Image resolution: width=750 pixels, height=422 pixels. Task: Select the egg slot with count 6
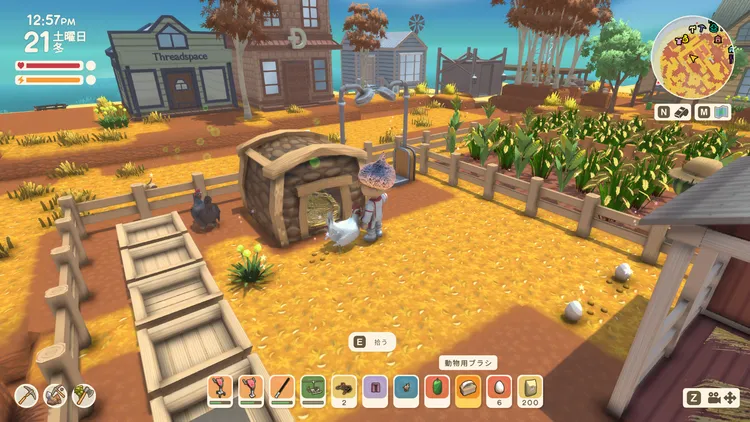tap(499, 387)
